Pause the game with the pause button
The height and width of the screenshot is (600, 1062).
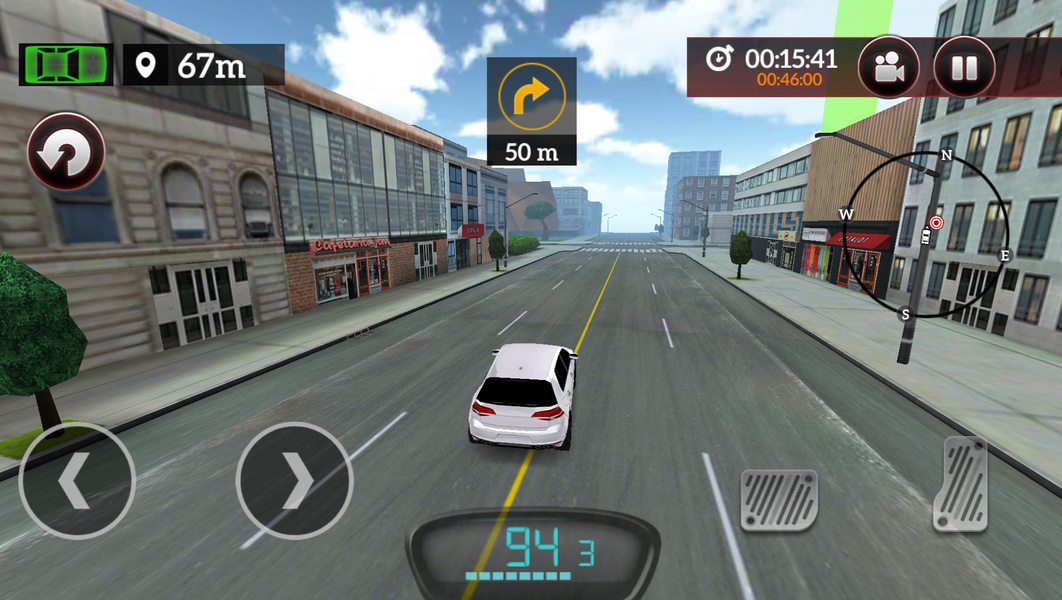point(964,67)
